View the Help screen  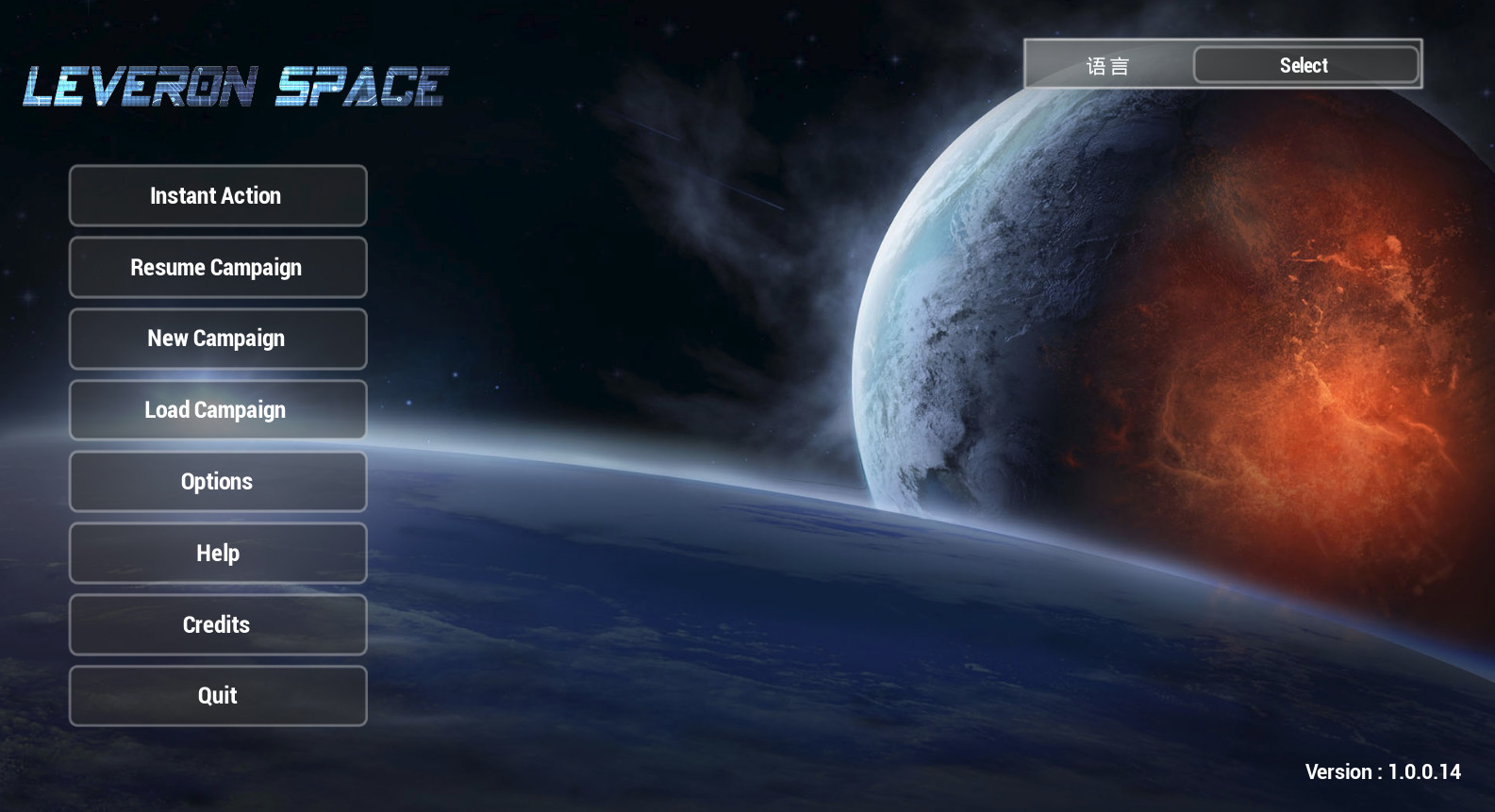click(x=217, y=553)
